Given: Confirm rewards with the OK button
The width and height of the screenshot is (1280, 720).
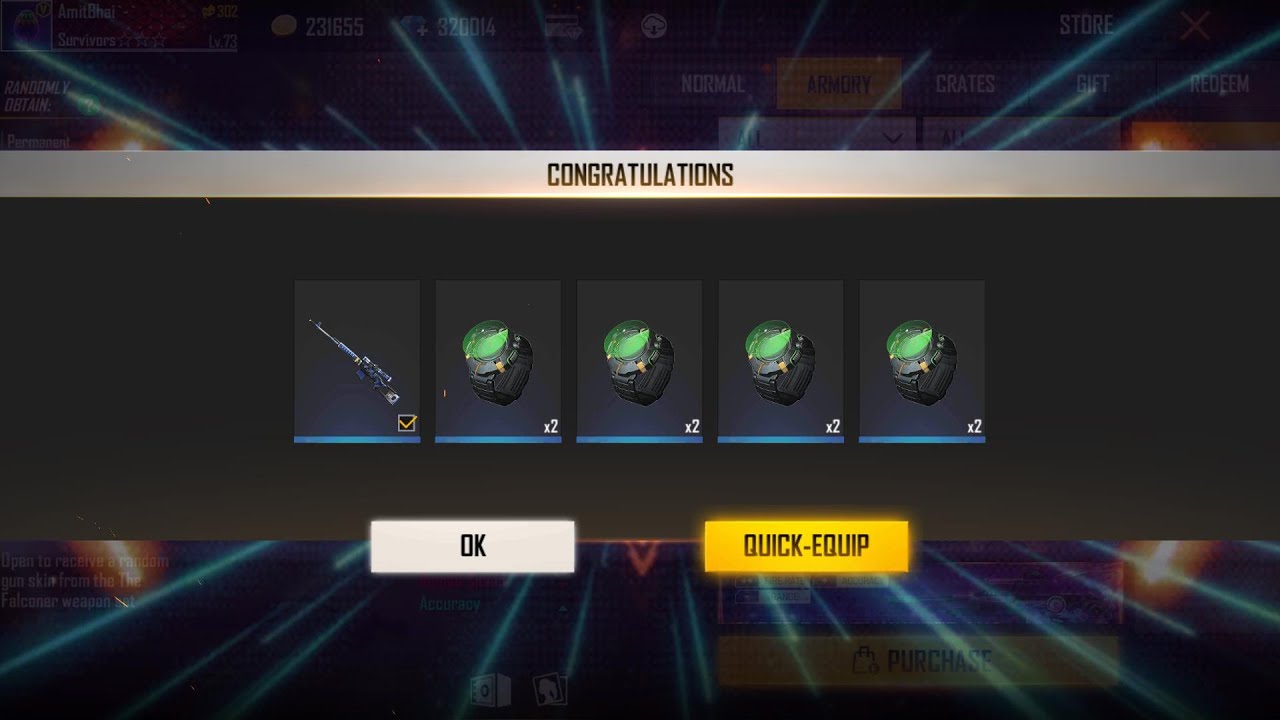Looking at the screenshot, I should click(472, 546).
